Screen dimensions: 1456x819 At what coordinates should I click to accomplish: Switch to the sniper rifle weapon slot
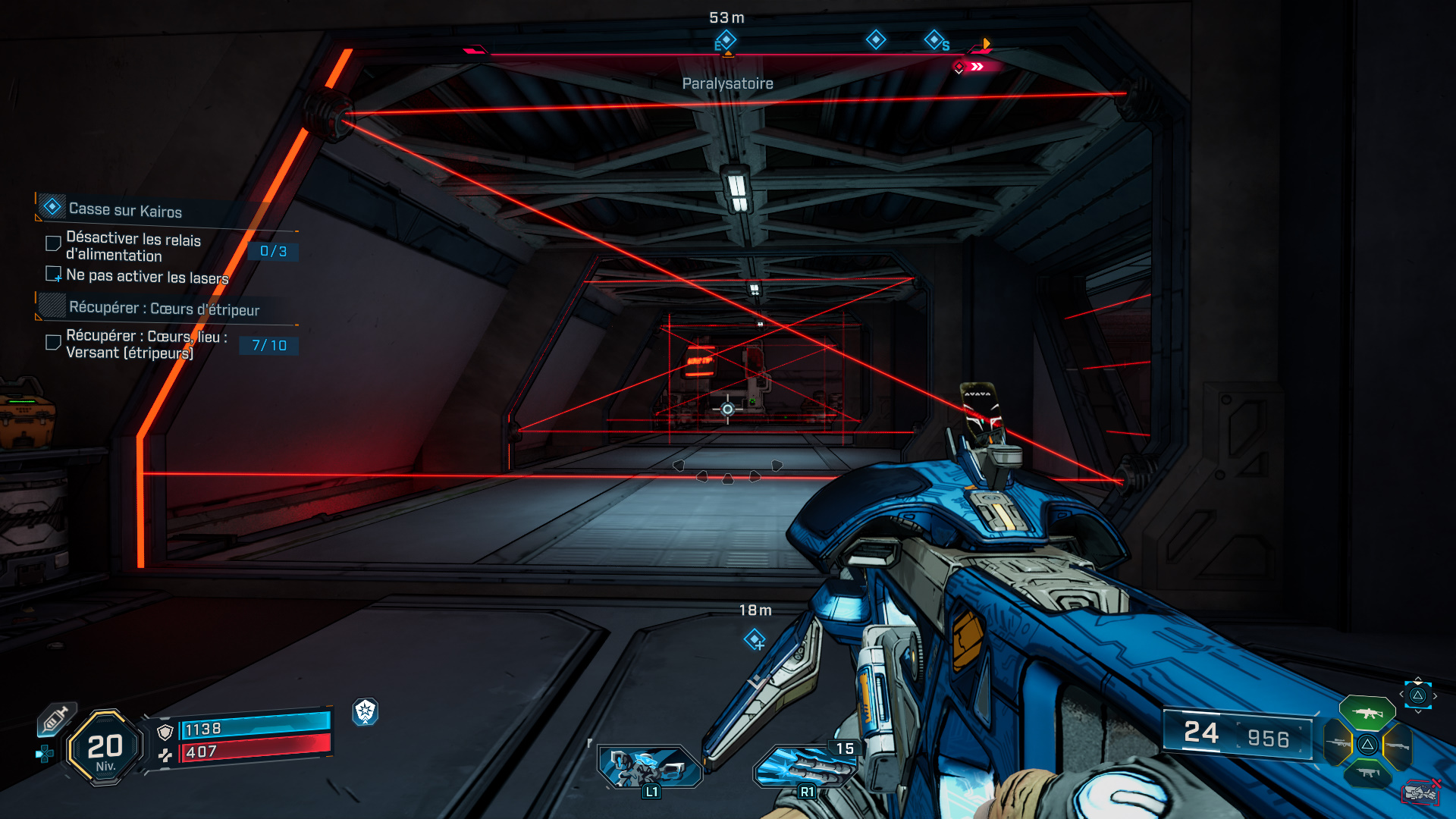pyautogui.click(x=1338, y=744)
